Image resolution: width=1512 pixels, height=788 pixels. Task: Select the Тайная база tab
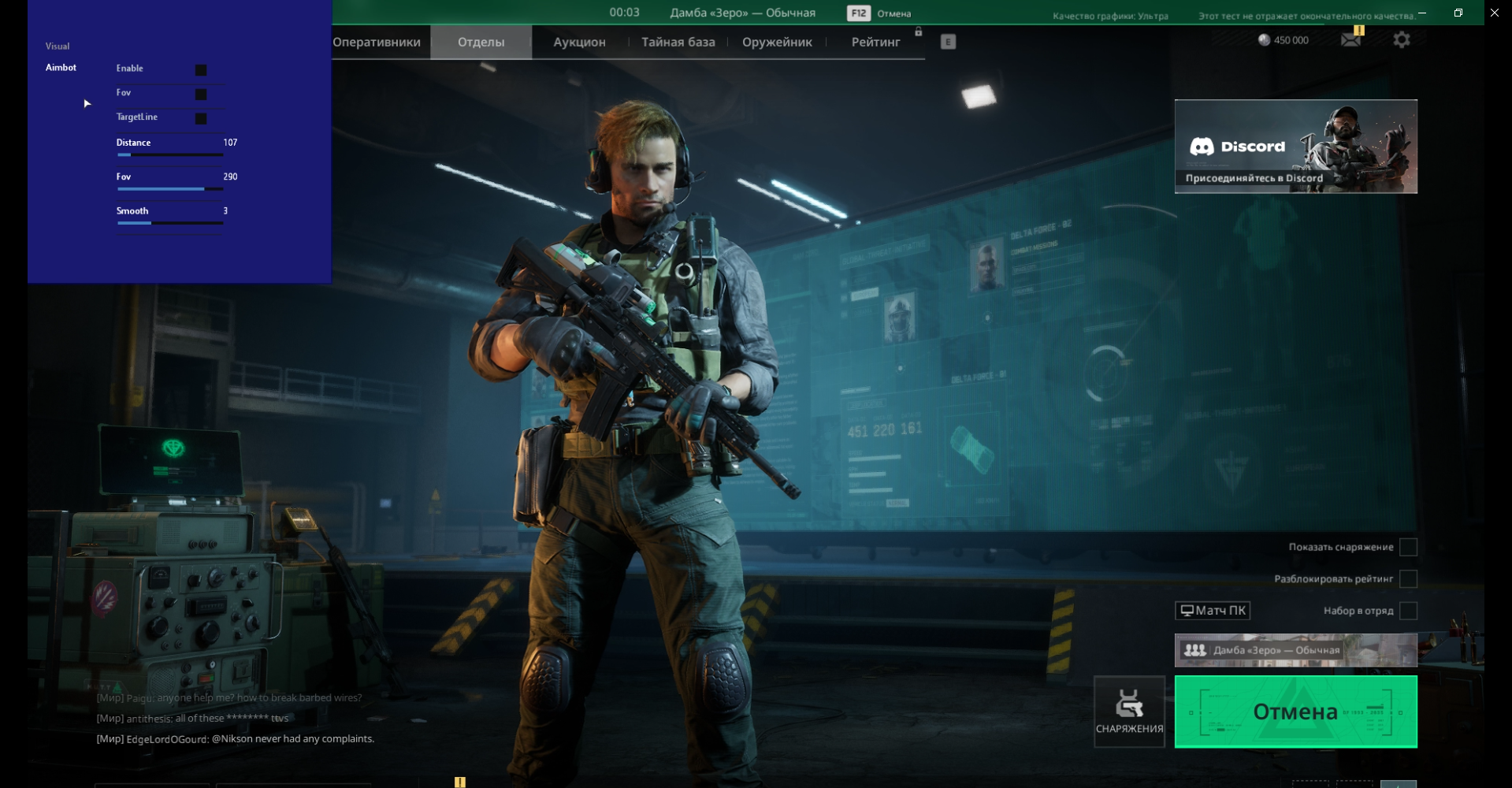click(678, 43)
